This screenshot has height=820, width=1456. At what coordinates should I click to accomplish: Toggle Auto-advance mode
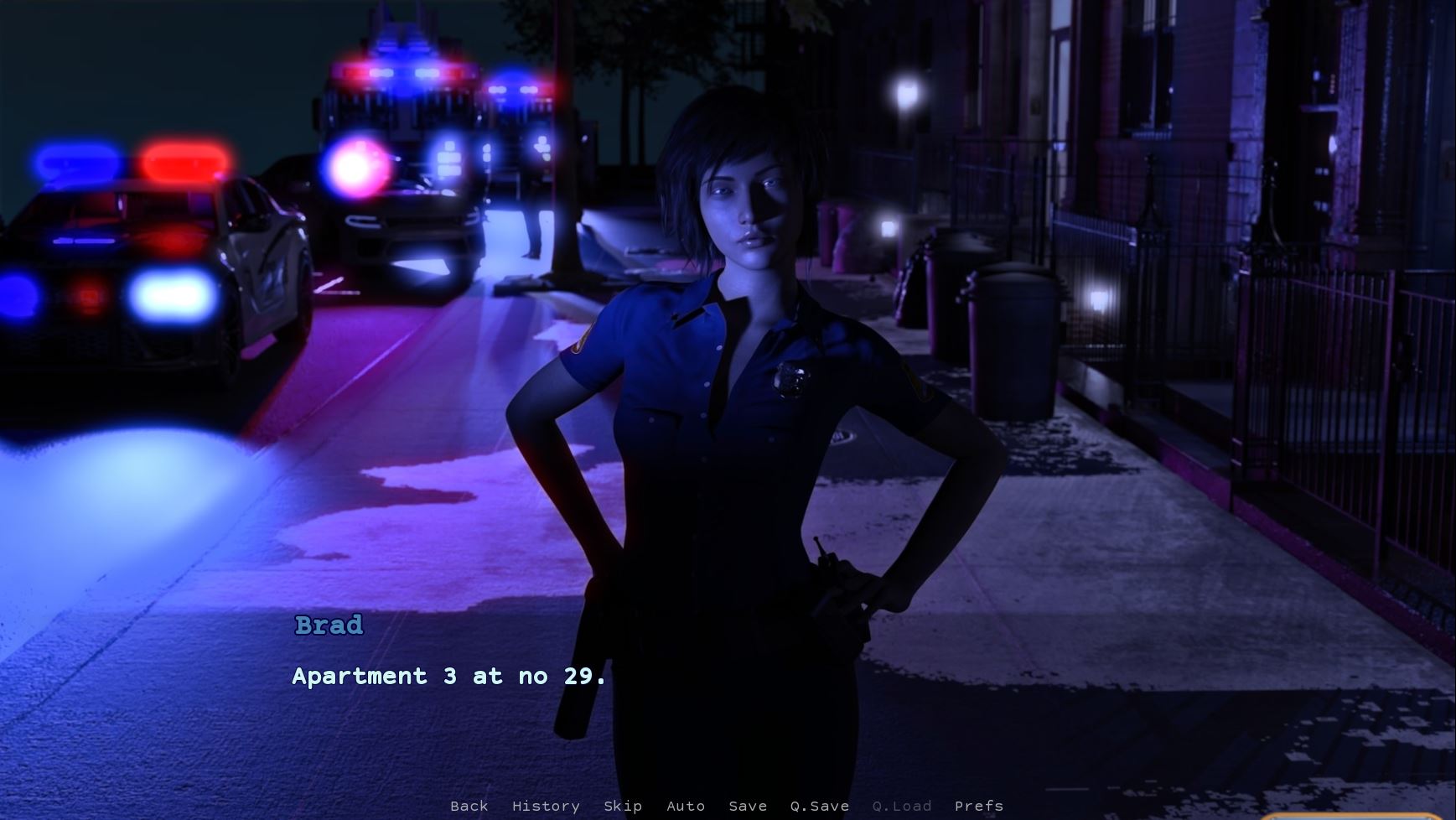685,806
